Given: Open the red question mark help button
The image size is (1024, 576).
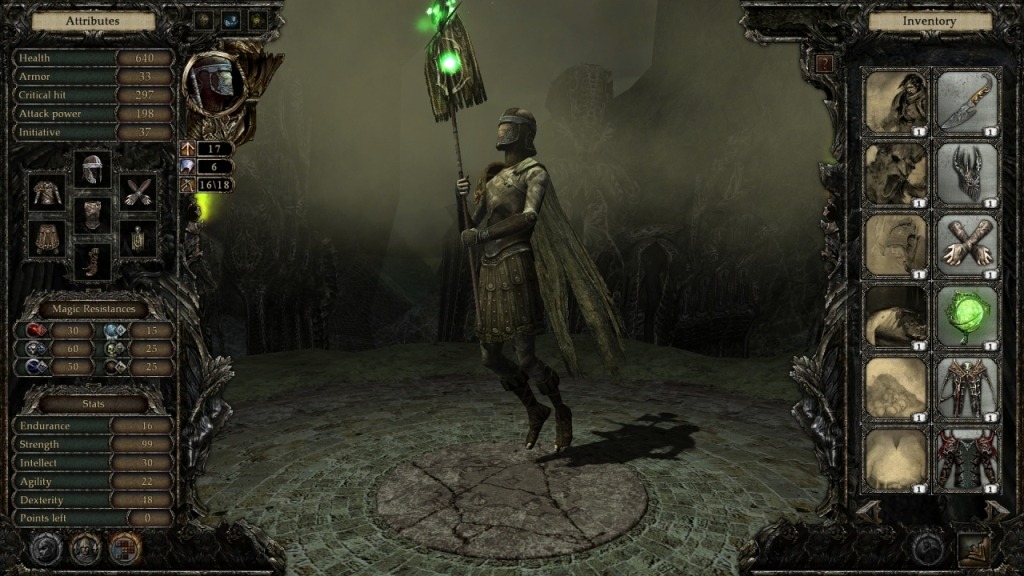Looking at the screenshot, I should point(824,63).
